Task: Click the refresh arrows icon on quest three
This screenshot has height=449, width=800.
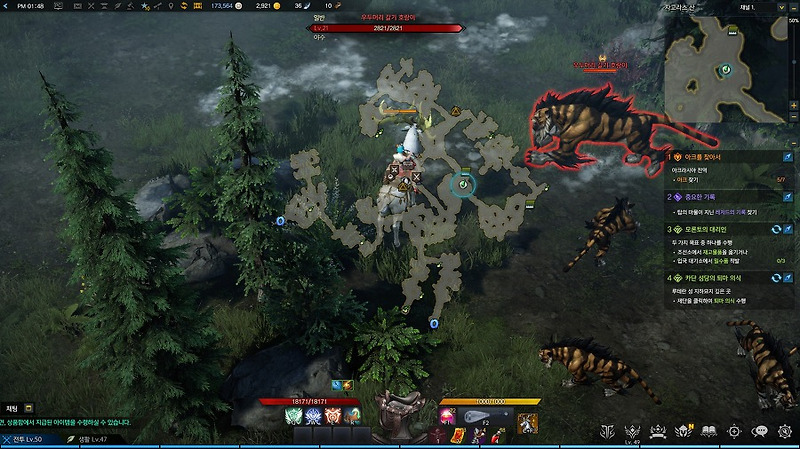Action: click(x=774, y=229)
